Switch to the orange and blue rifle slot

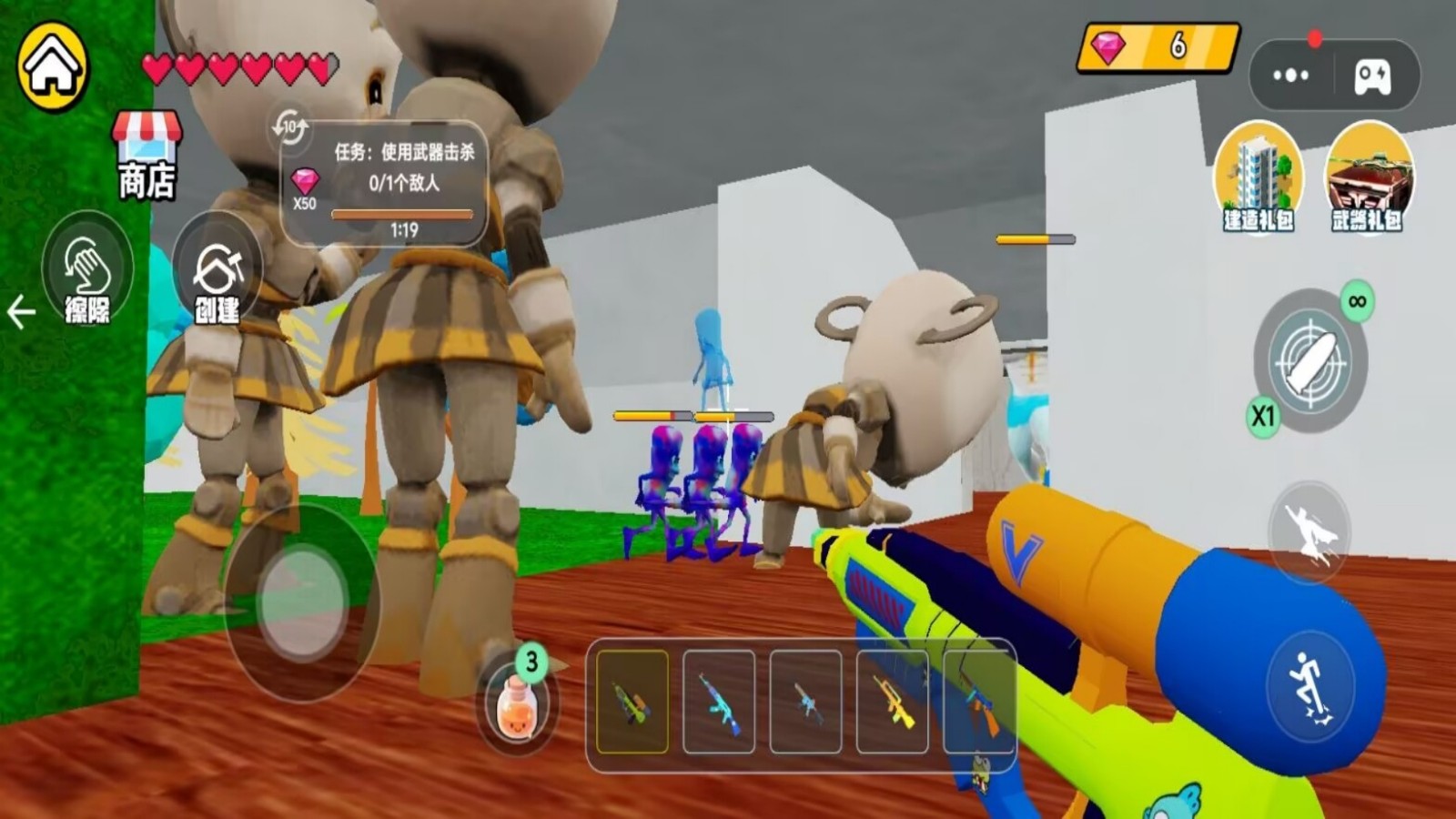point(978,702)
